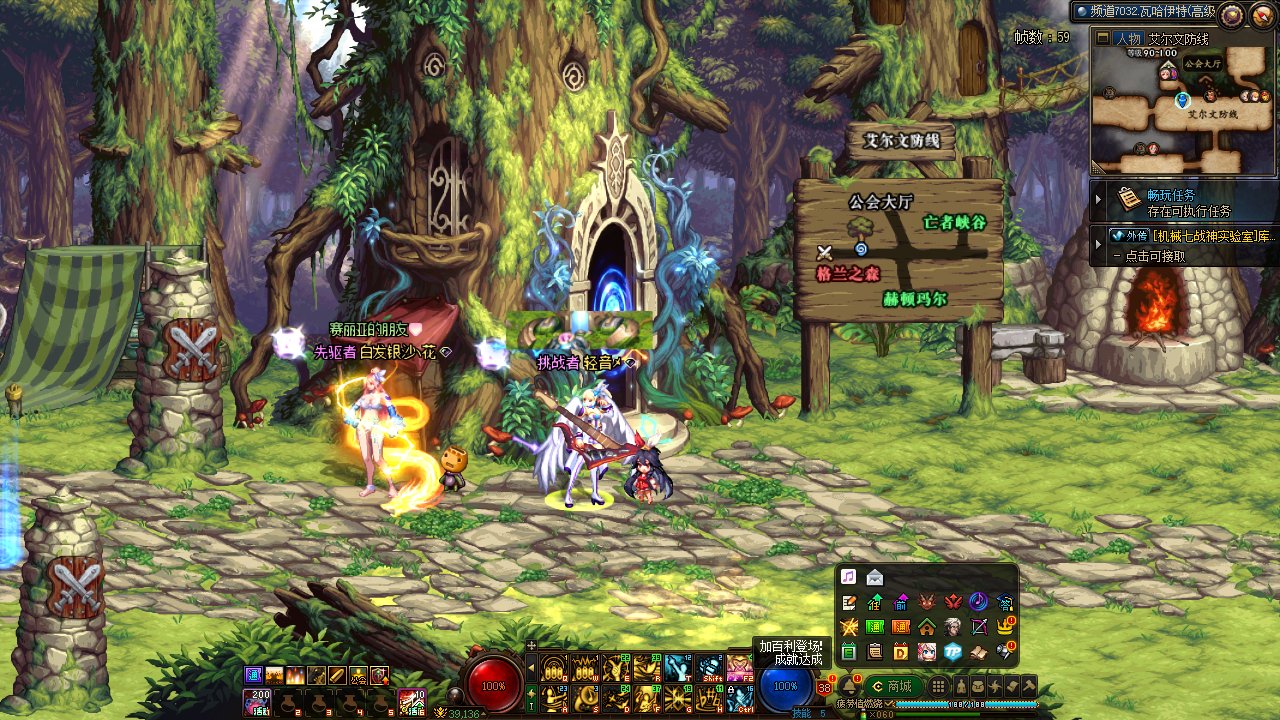The height and width of the screenshot is (720, 1280).
Task: Activate the skill bound to Q
Action: click(x=551, y=667)
